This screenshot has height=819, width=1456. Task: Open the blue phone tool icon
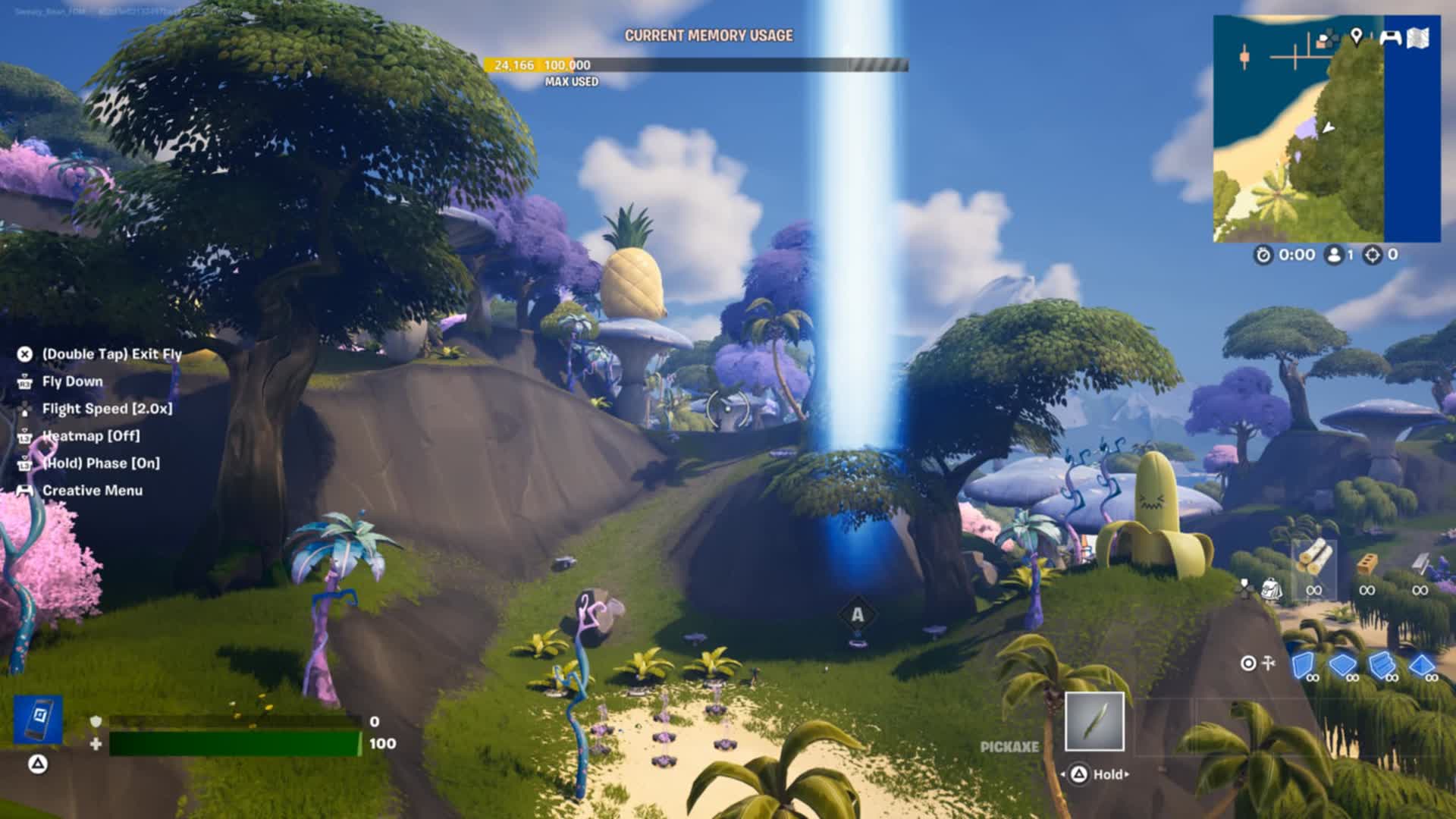(38, 719)
